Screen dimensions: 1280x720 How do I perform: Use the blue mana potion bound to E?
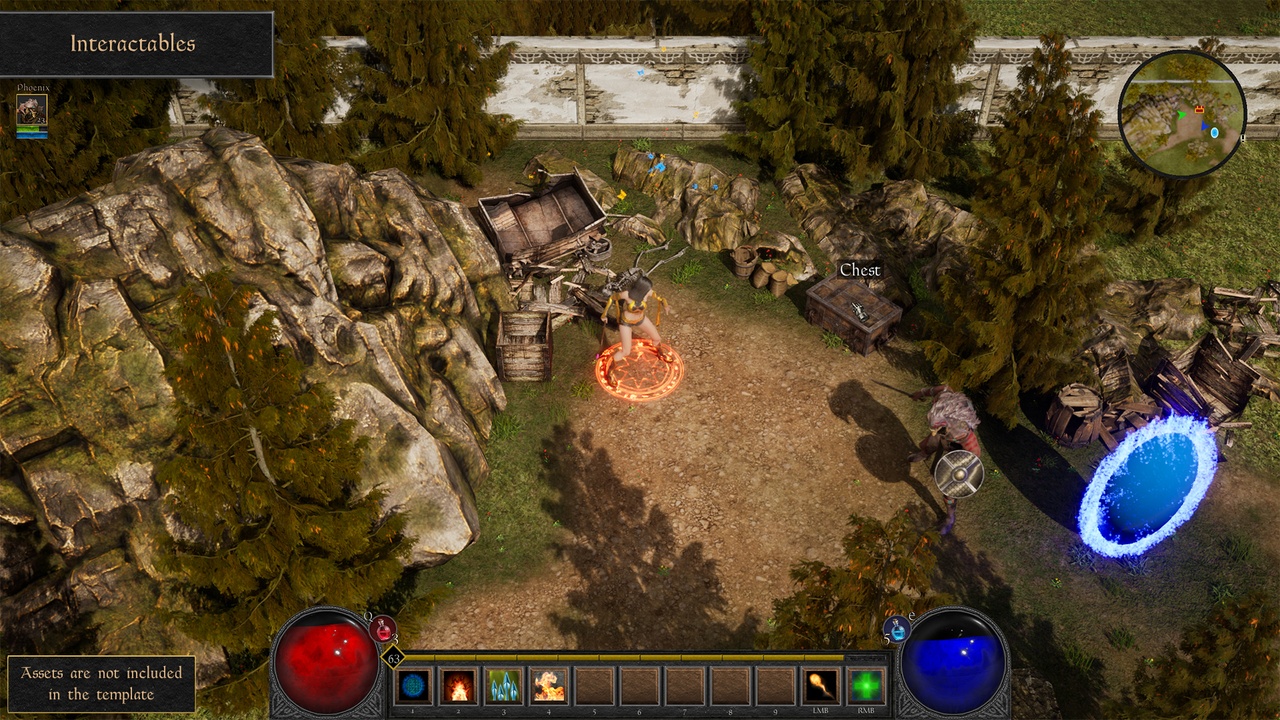pyautogui.click(x=897, y=629)
